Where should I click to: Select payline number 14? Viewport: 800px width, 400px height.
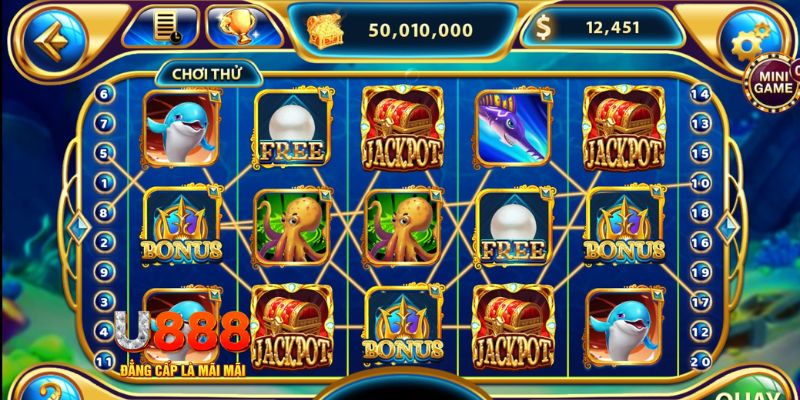coord(701,94)
